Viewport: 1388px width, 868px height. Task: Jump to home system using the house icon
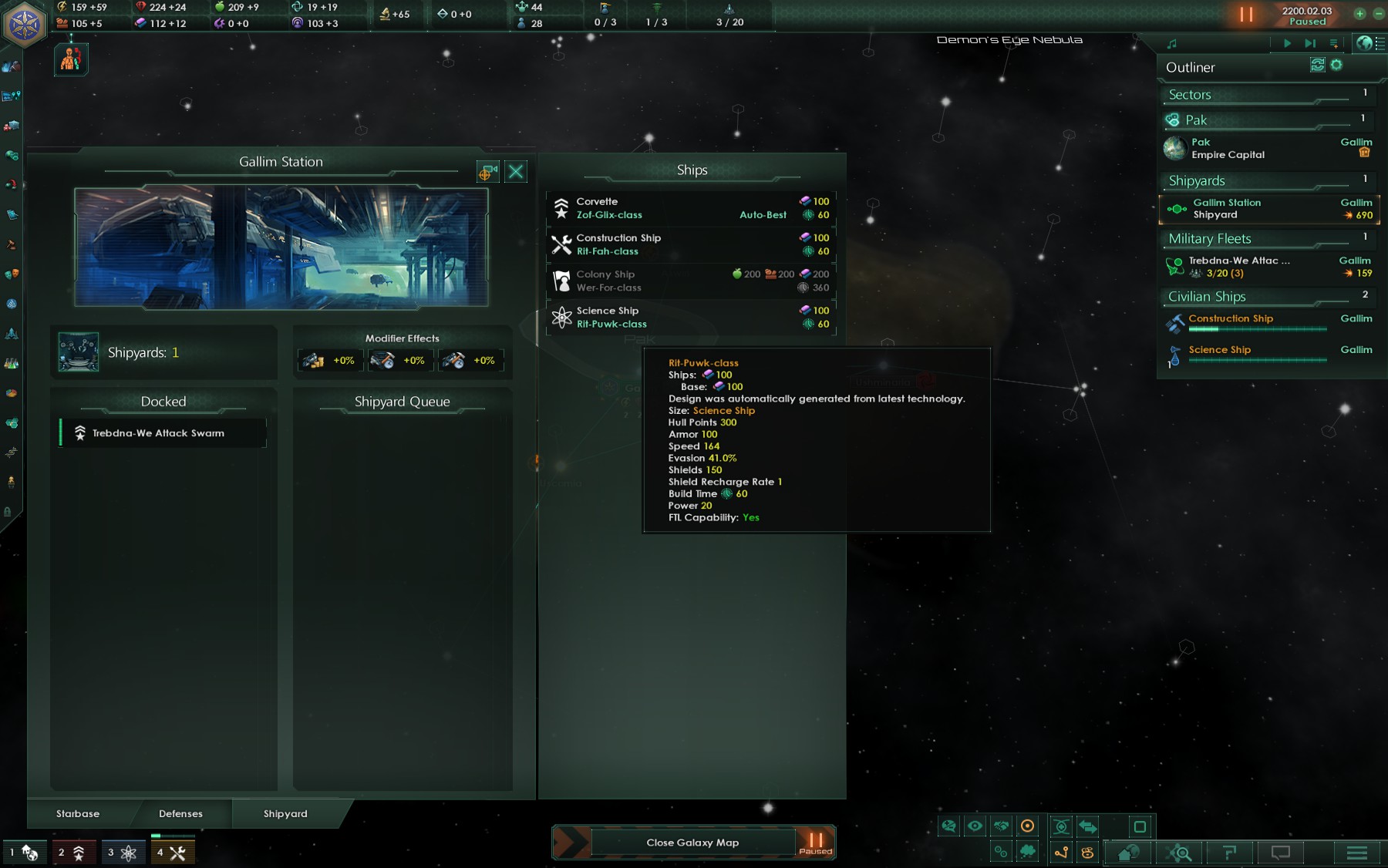click(x=1128, y=853)
